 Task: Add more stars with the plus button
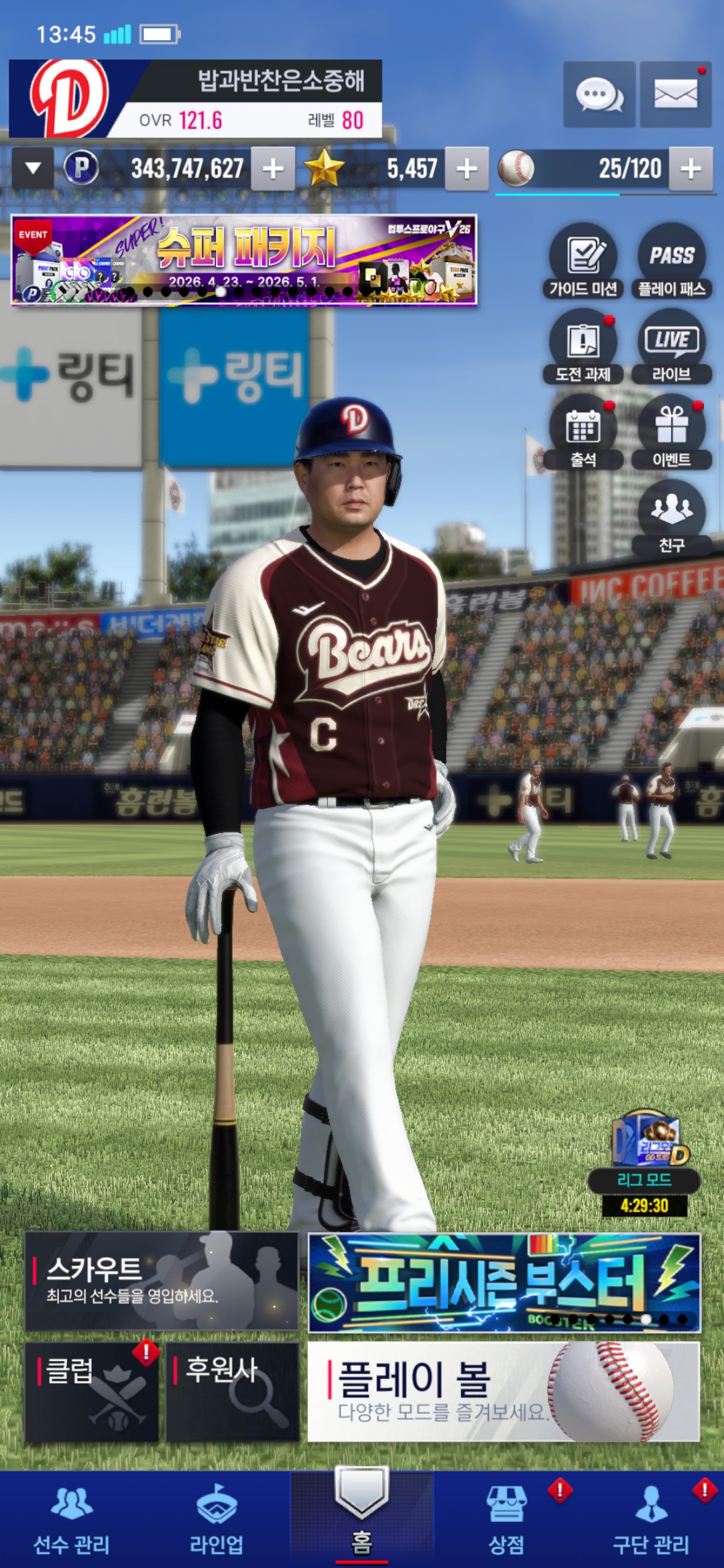pos(467,169)
